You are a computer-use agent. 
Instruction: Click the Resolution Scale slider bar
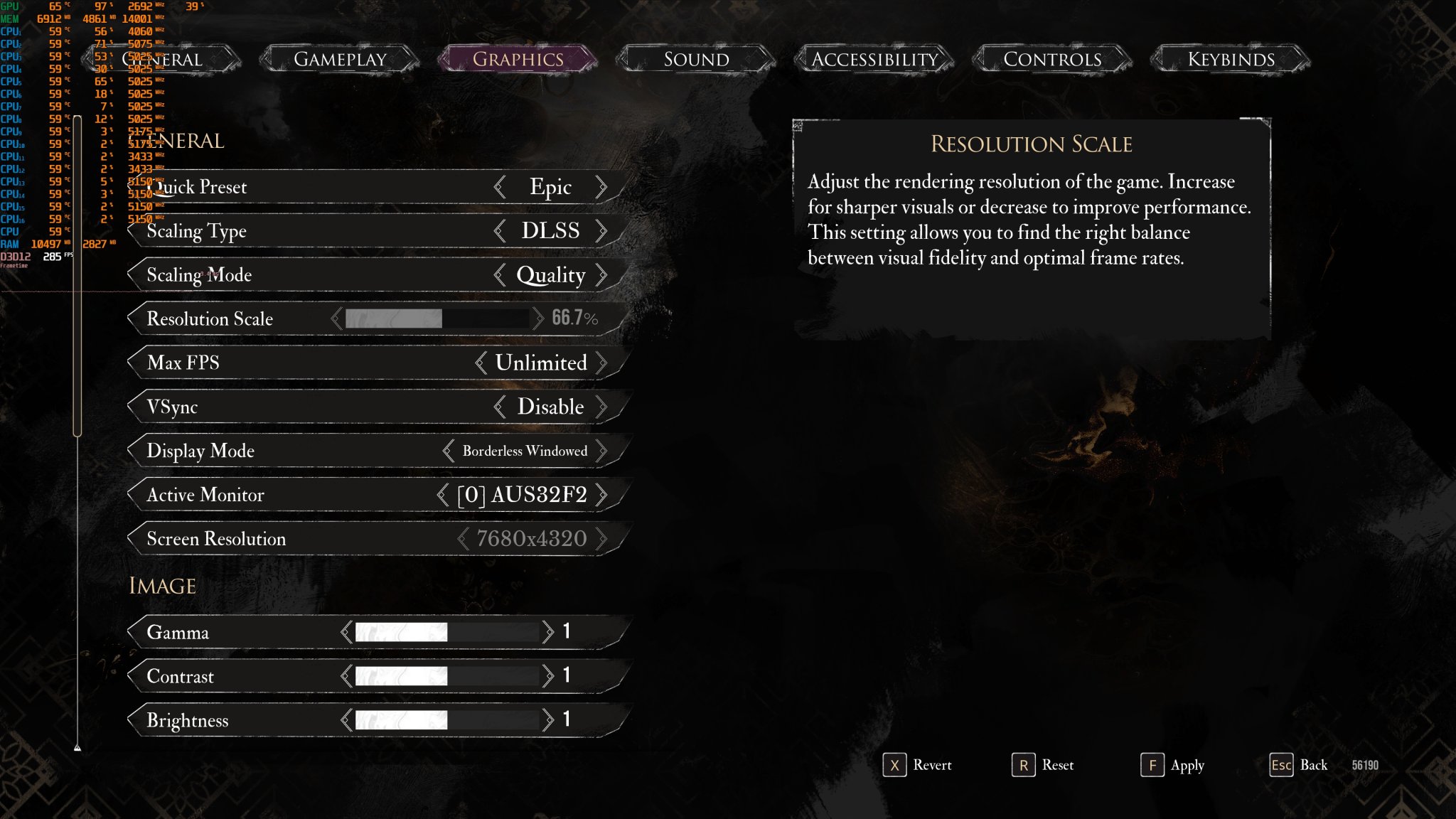click(x=437, y=318)
